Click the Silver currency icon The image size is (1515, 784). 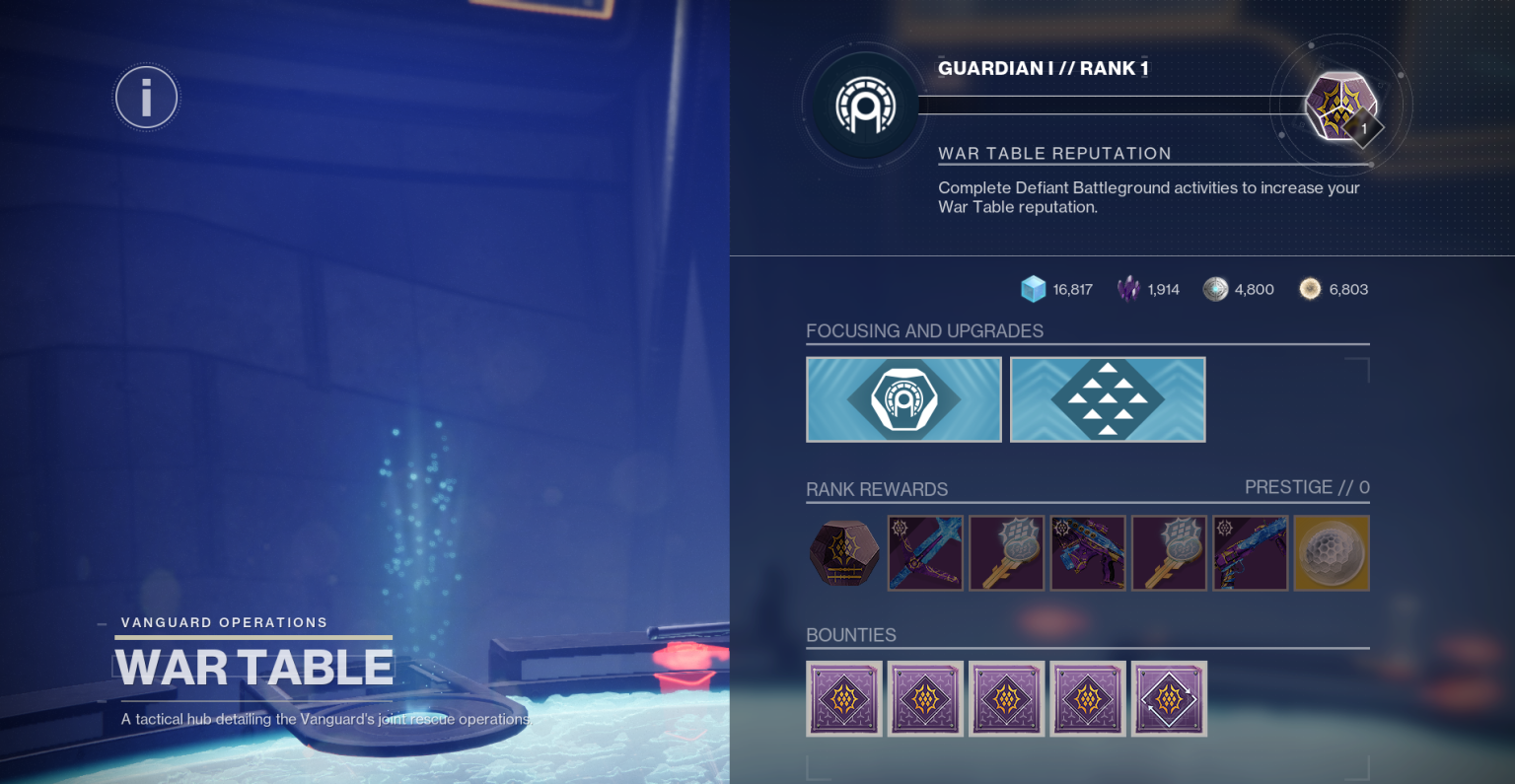click(1215, 289)
